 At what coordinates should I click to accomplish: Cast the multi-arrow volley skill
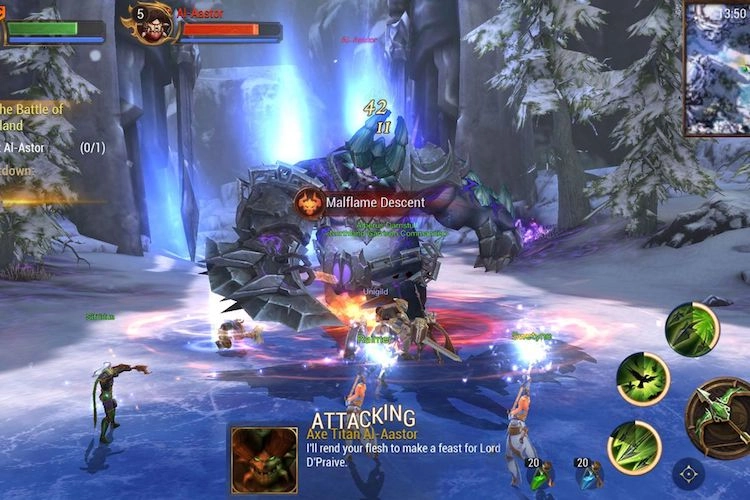tap(635, 446)
